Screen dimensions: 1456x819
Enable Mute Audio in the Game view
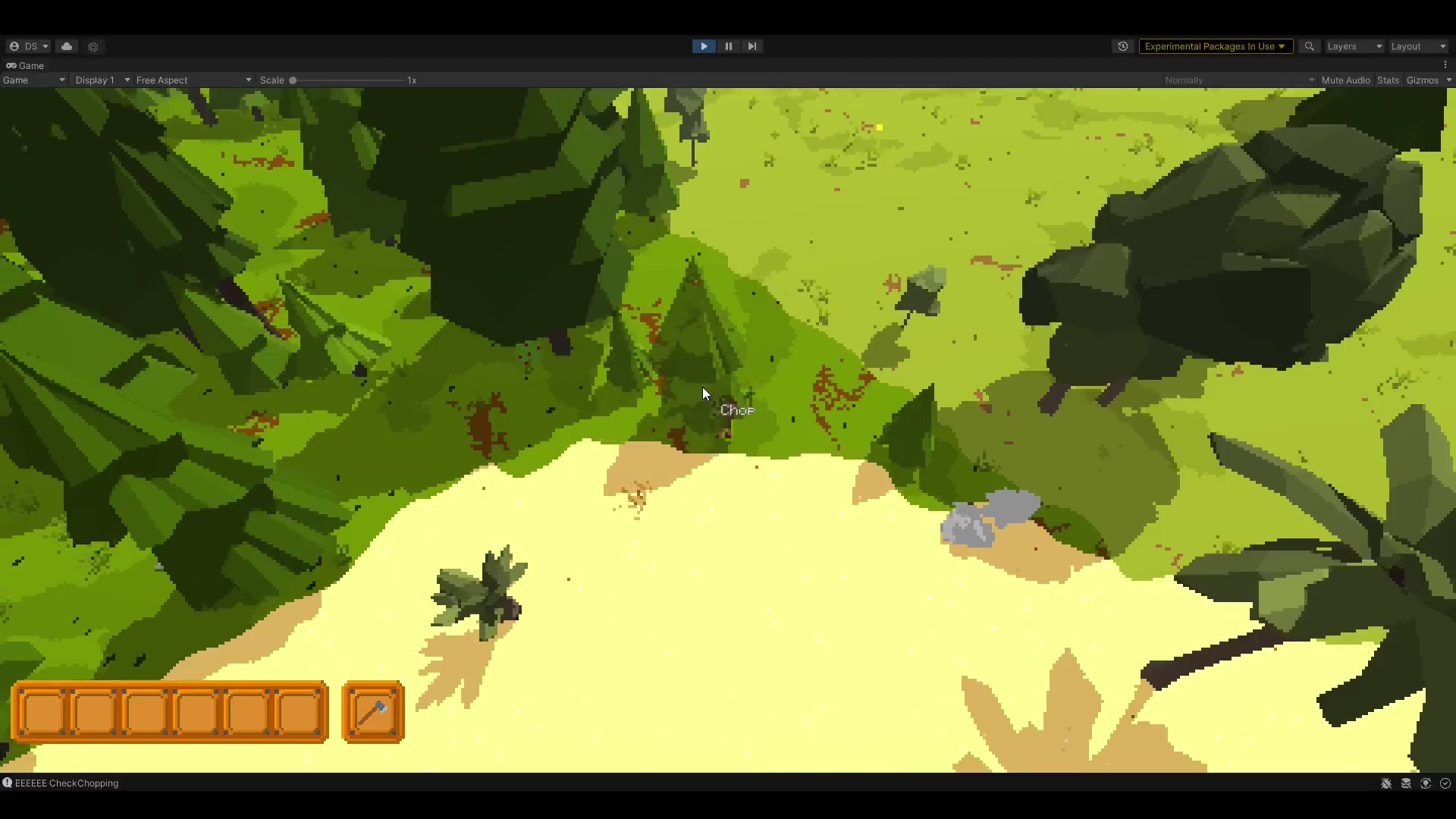point(1346,80)
